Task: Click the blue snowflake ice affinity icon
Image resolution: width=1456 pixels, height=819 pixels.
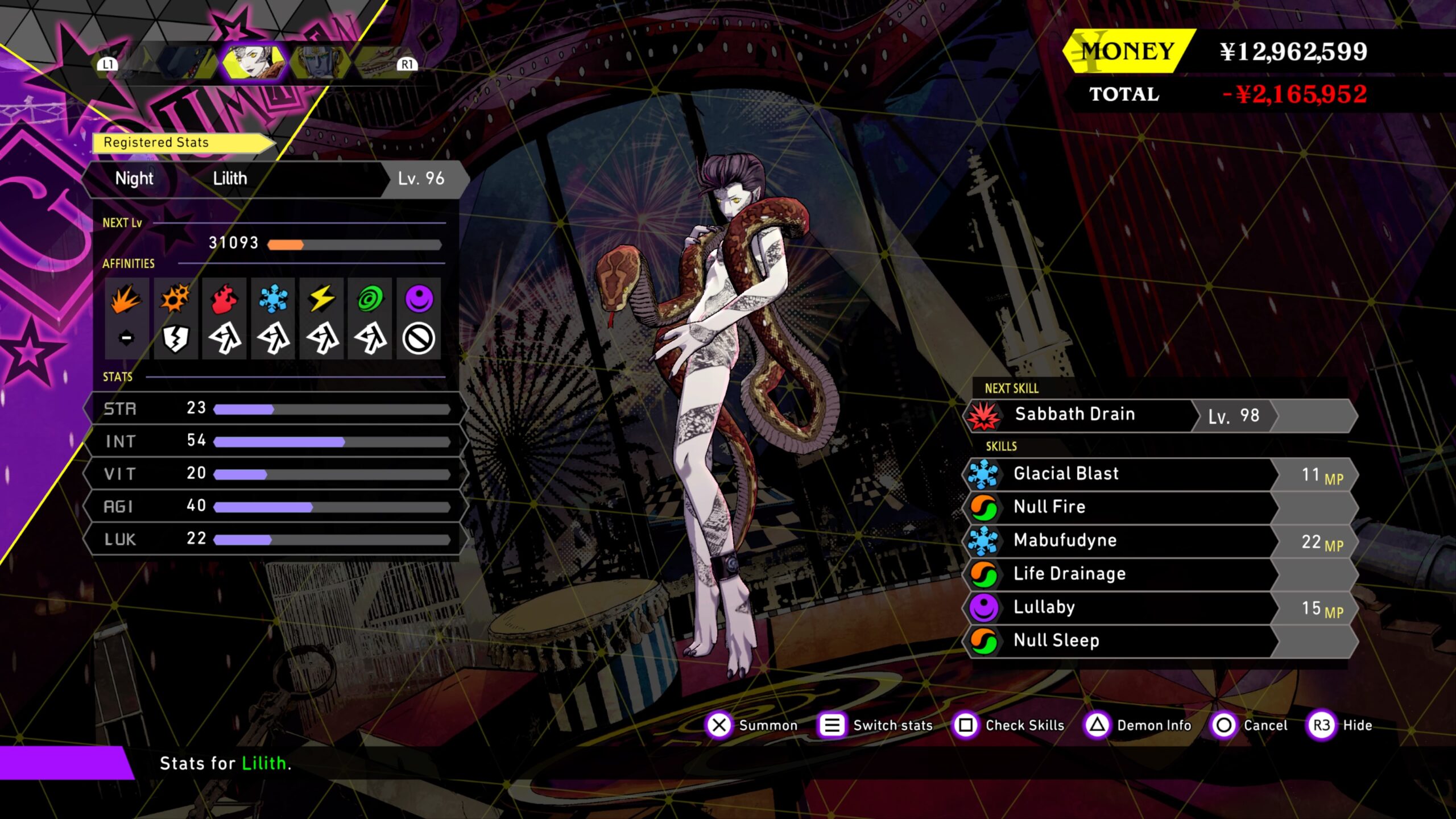Action: tap(273, 299)
